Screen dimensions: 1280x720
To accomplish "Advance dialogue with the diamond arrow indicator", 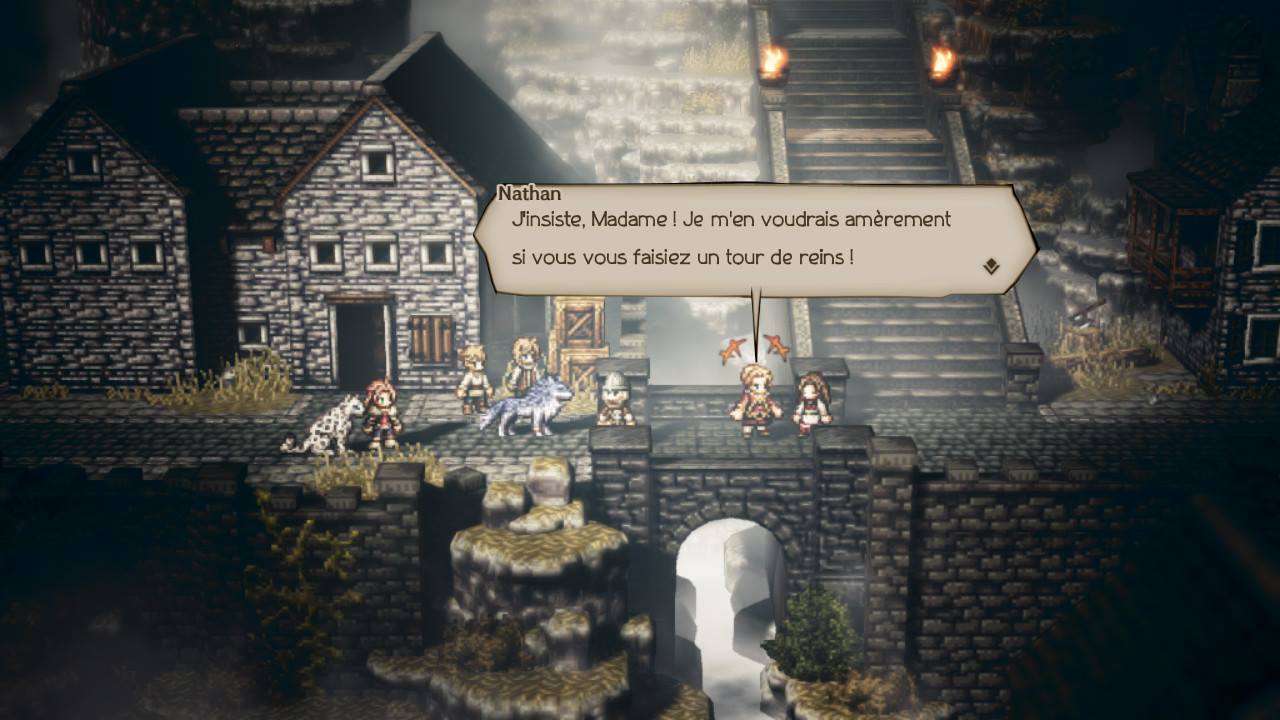I will pyautogui.click(x=990, y=266).
